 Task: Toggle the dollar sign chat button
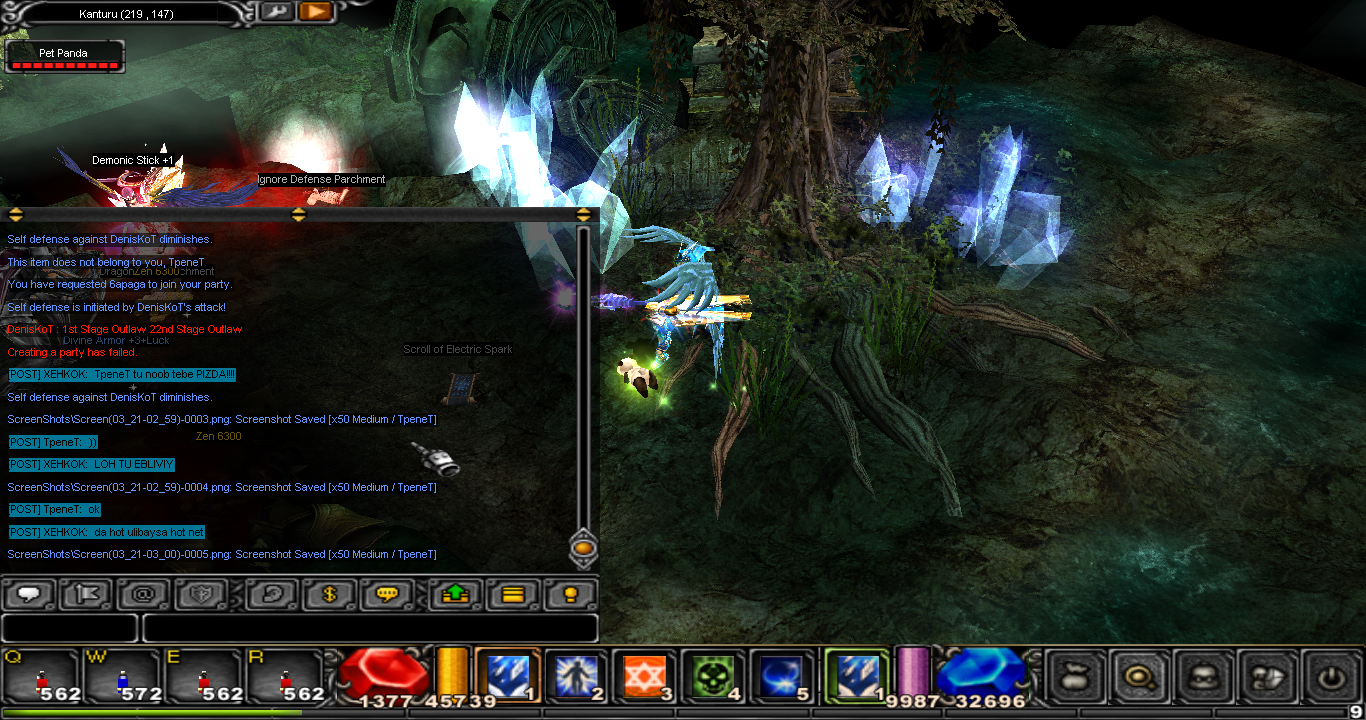pos(331,594)
